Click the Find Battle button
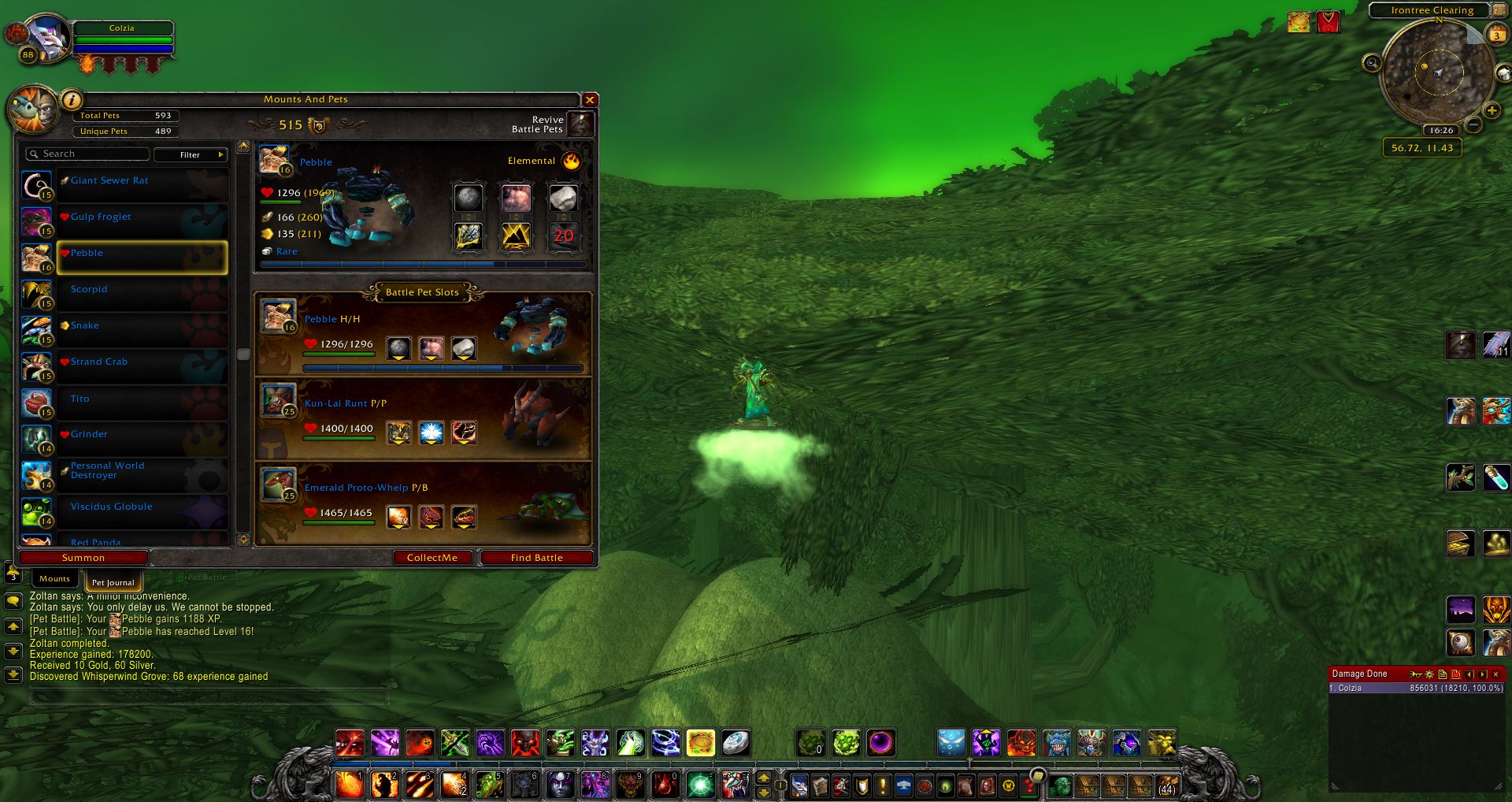 click(536, 558)
